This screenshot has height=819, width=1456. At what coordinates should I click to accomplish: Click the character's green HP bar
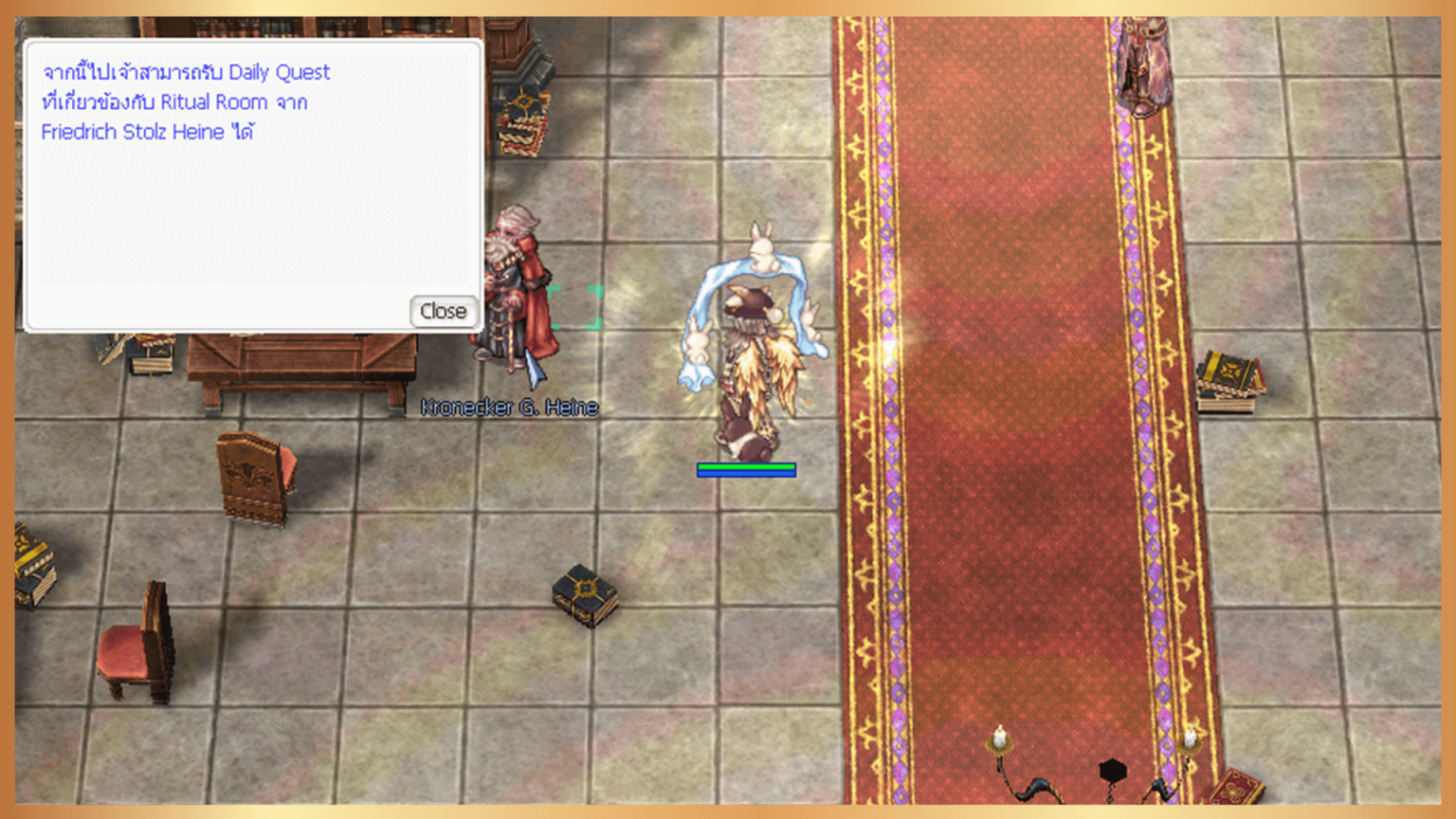746,466
